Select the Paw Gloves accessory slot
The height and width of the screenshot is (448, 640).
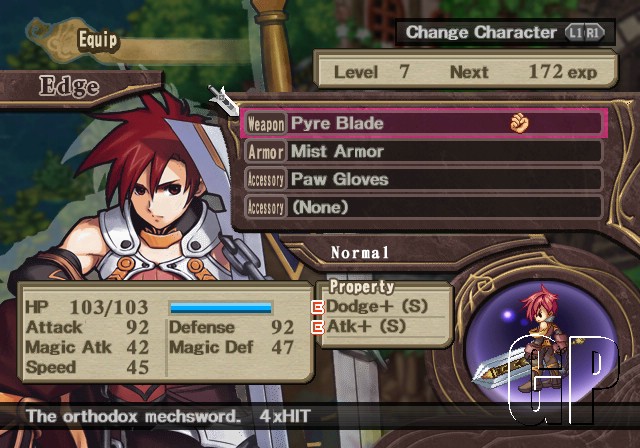point(422,179)
